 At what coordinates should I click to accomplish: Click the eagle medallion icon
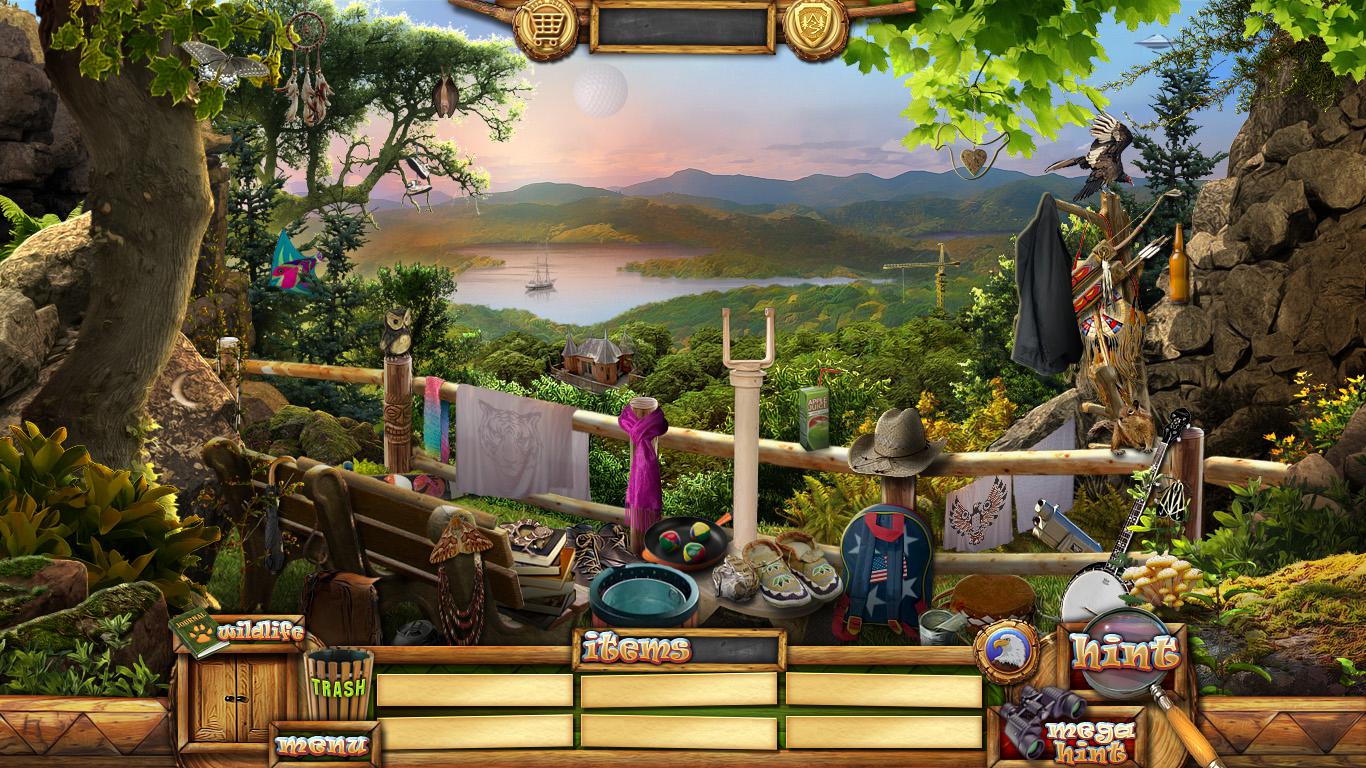click(1006, 653)
